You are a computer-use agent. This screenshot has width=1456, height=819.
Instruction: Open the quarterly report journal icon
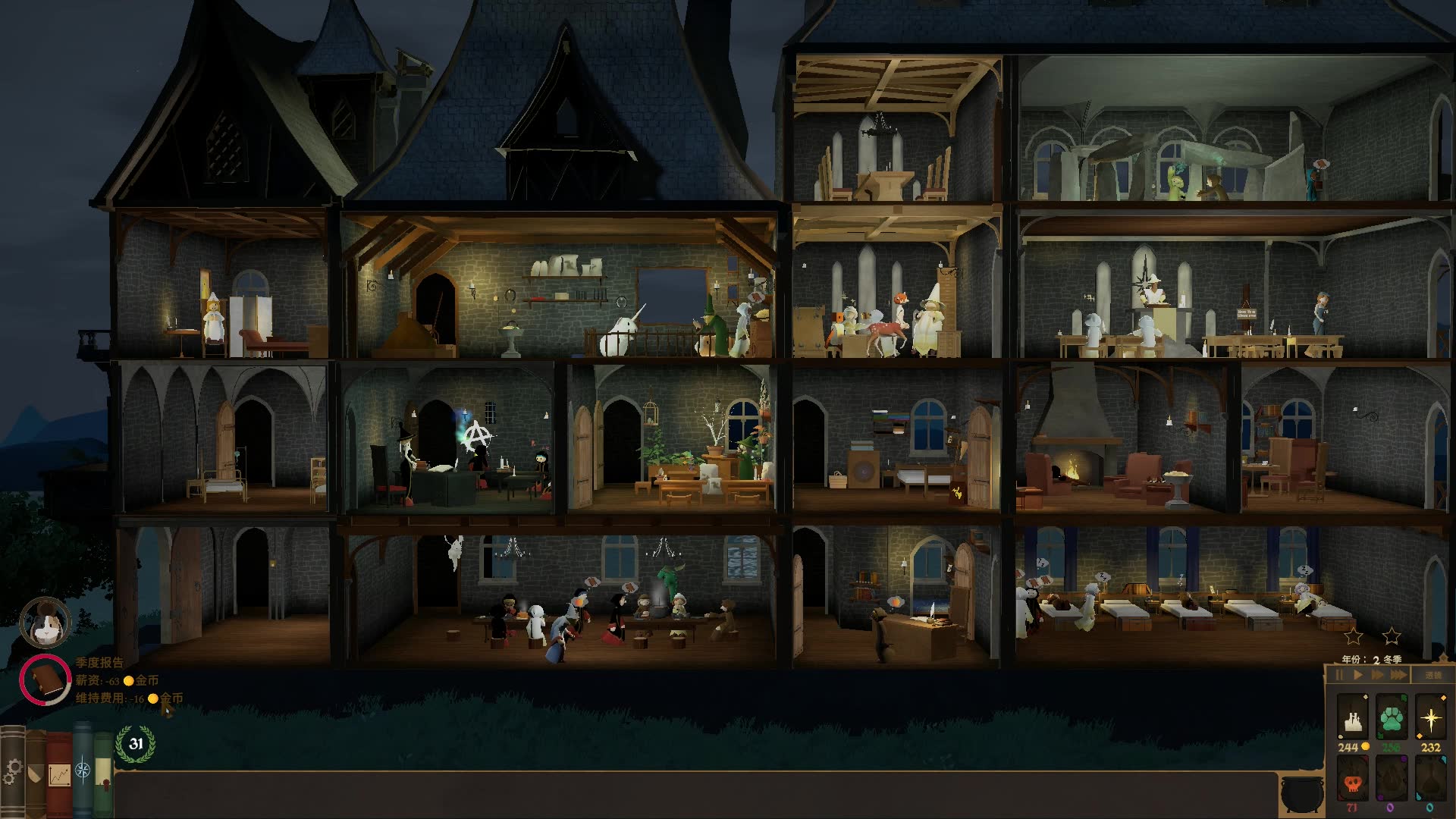(x=45, y=679)
